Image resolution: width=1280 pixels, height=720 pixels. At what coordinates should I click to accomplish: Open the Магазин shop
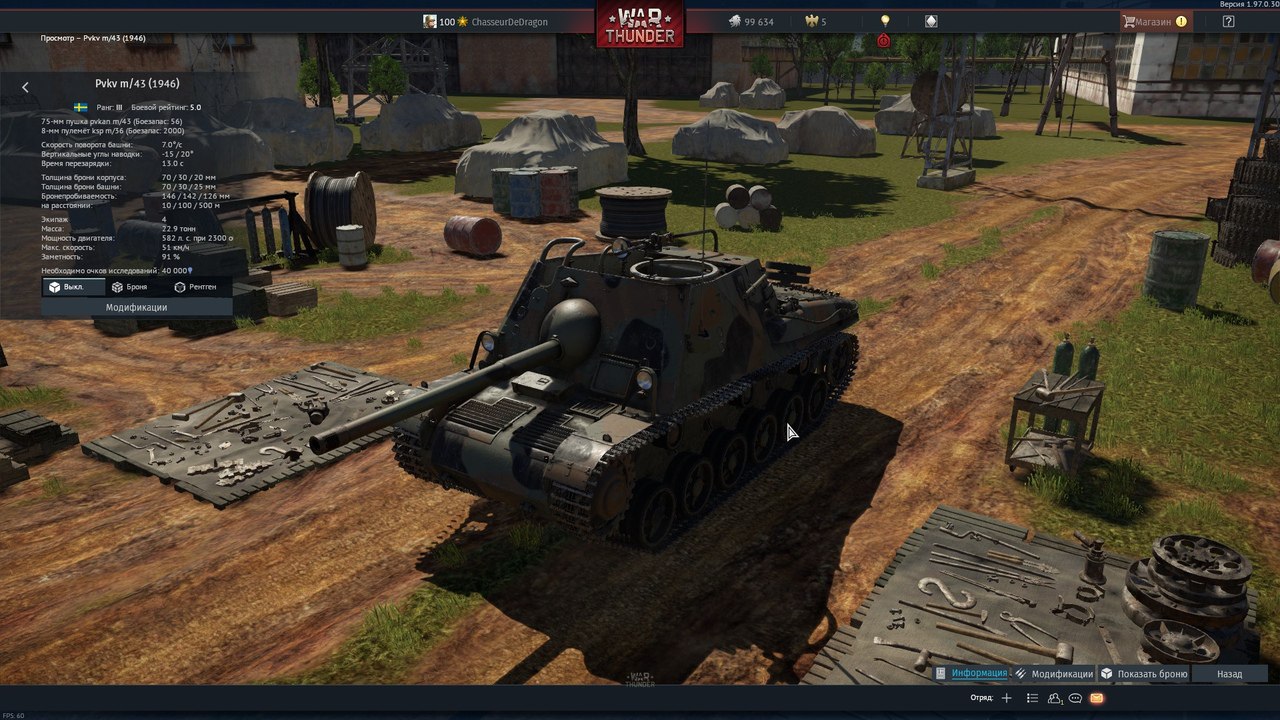pos(1154,21)
